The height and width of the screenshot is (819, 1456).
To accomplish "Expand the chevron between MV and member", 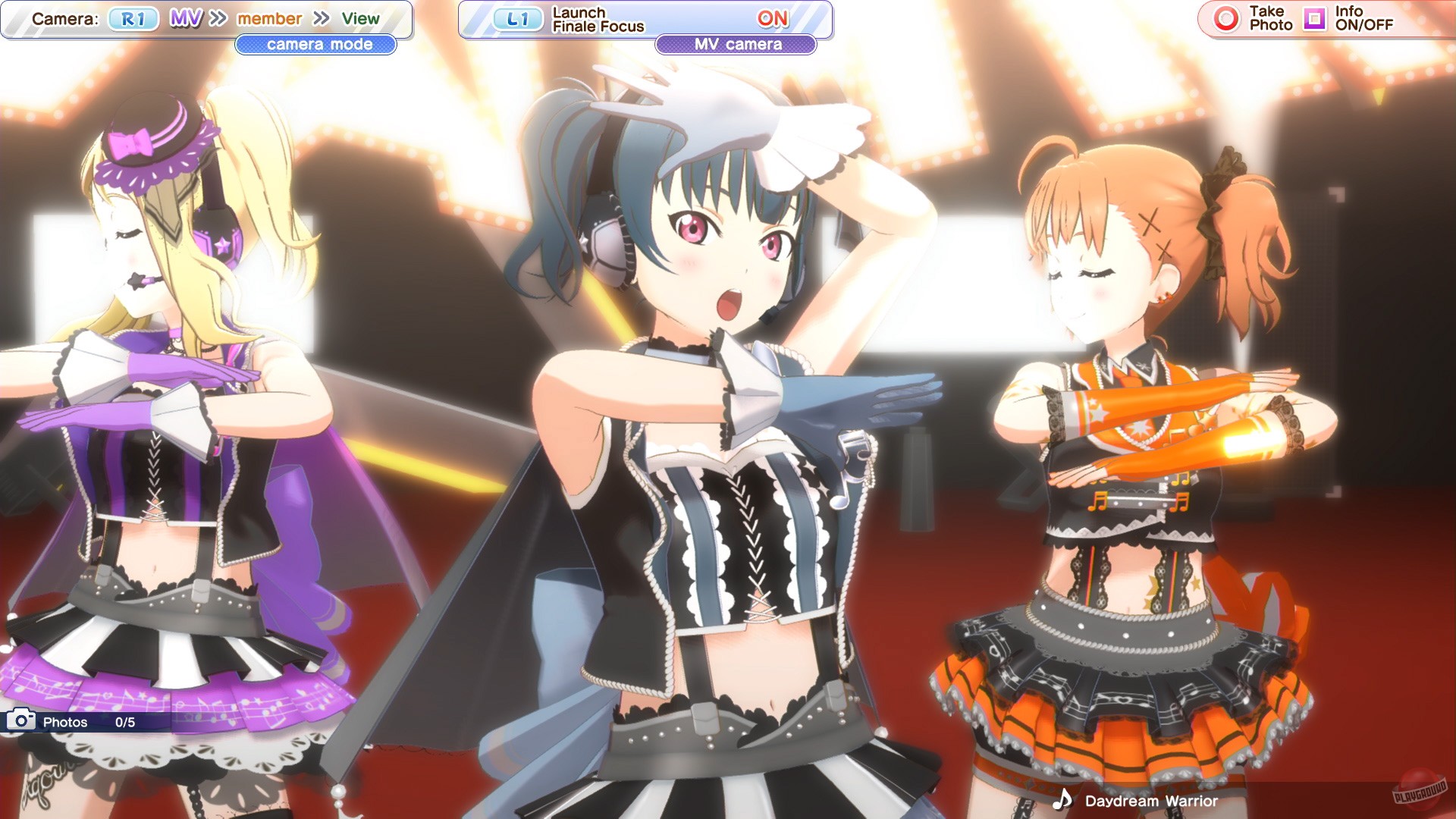I will coord(218,17).
